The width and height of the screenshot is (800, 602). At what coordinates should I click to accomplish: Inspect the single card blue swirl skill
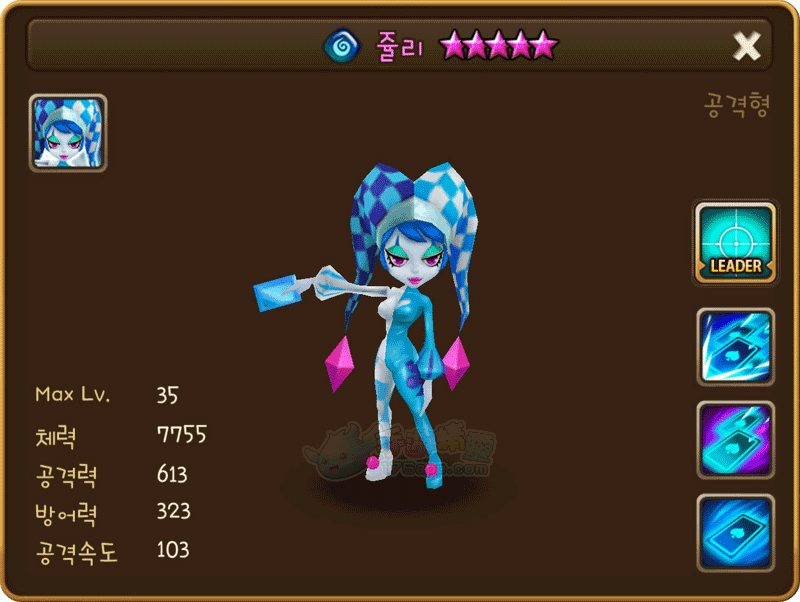pos(735,532)
